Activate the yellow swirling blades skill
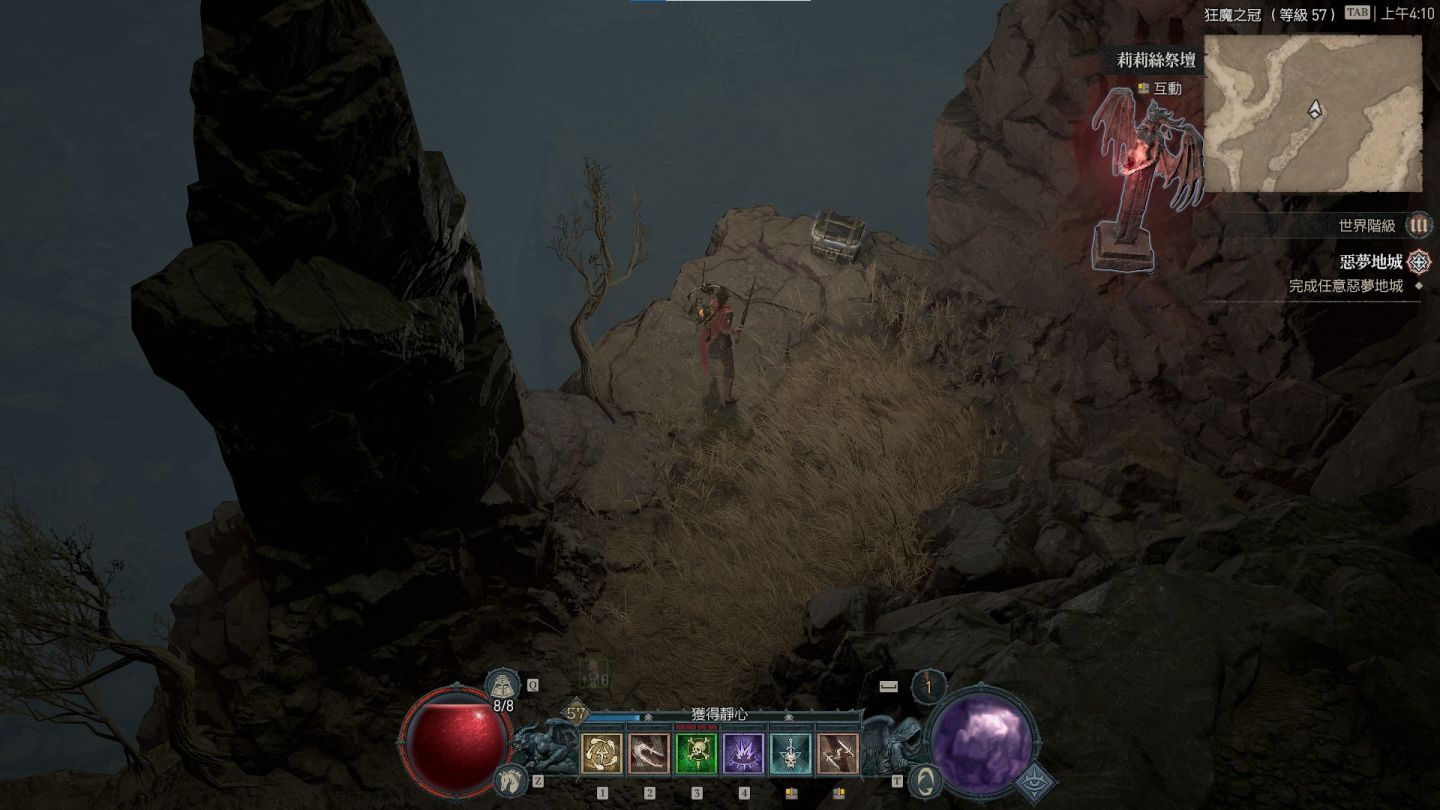 pyautogui.click(x=602, y=753)
